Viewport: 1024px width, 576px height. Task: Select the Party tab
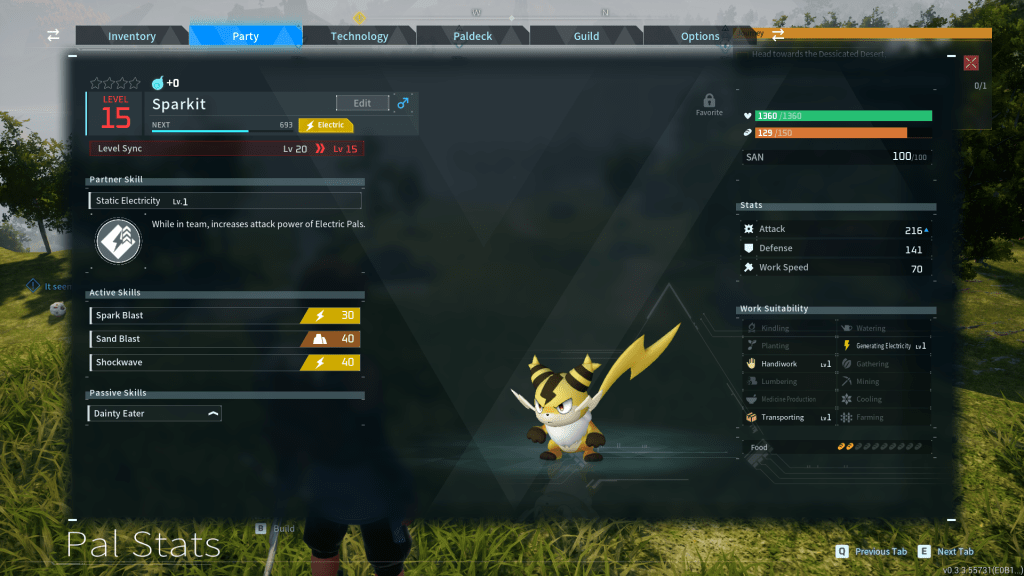(x=245, y=36)
